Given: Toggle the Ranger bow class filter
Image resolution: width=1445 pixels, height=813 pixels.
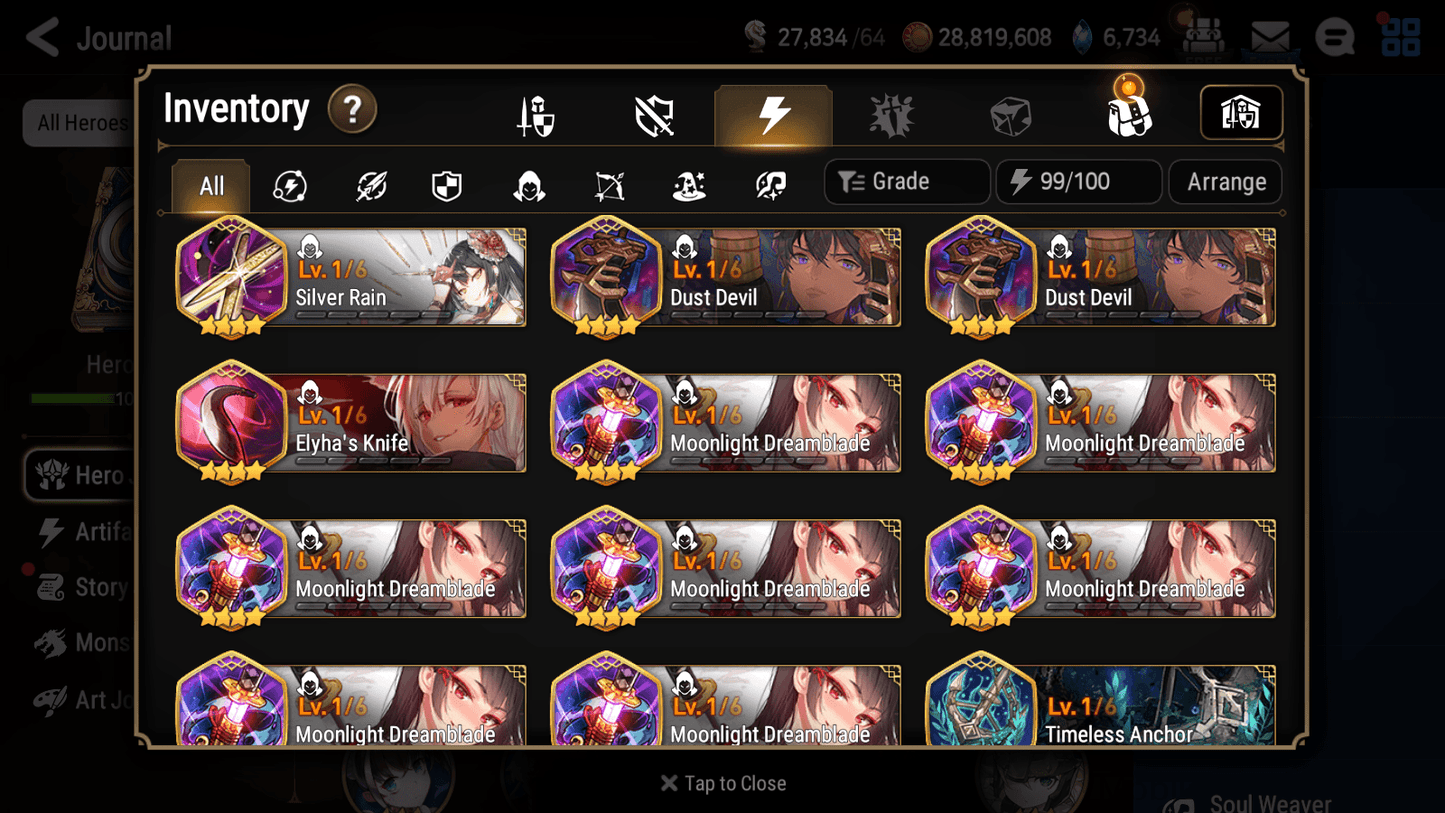Looking at the screenshot, I should 609,184.
